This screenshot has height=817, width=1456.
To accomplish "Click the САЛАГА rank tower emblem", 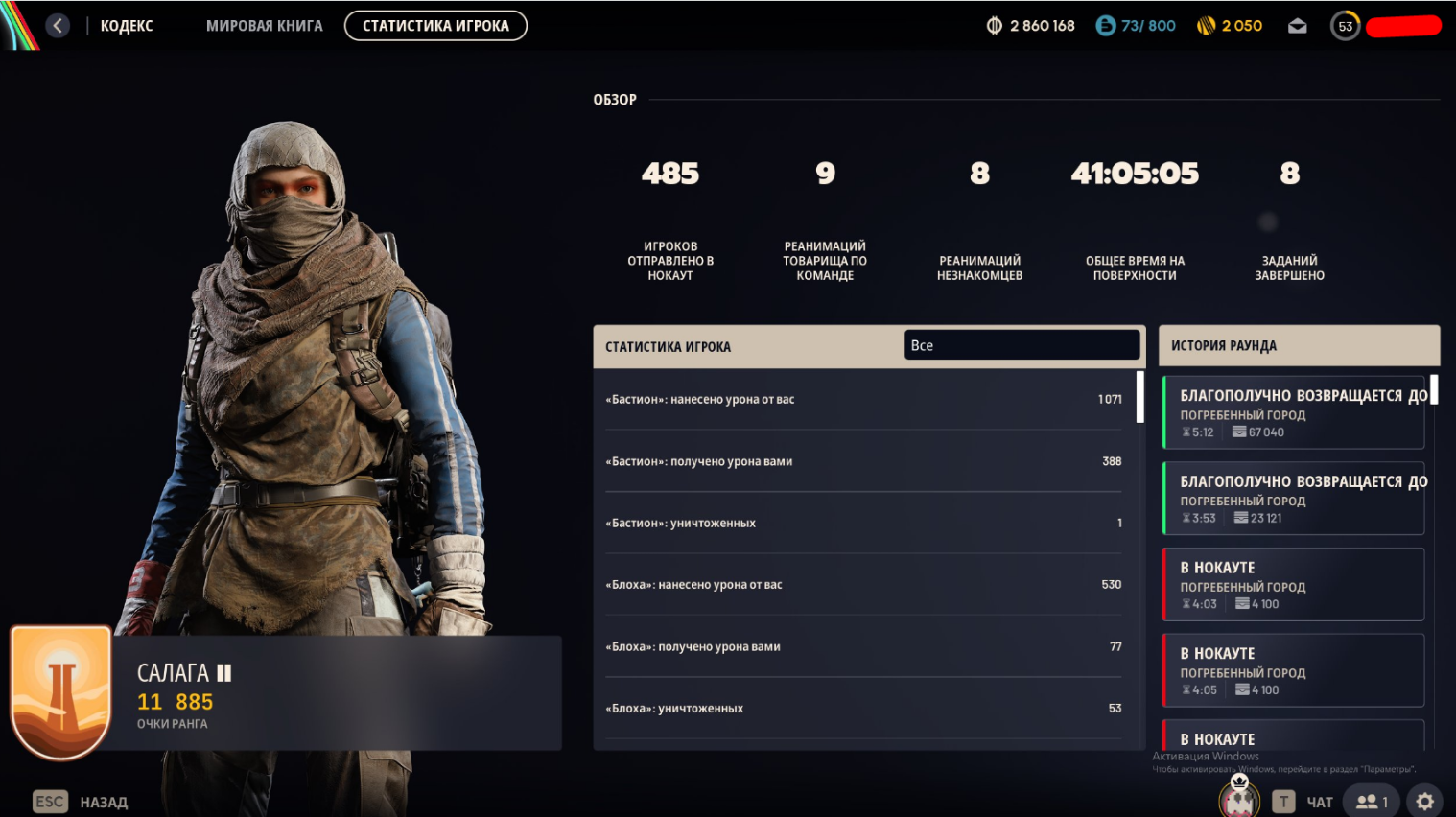I will point(60,692).
